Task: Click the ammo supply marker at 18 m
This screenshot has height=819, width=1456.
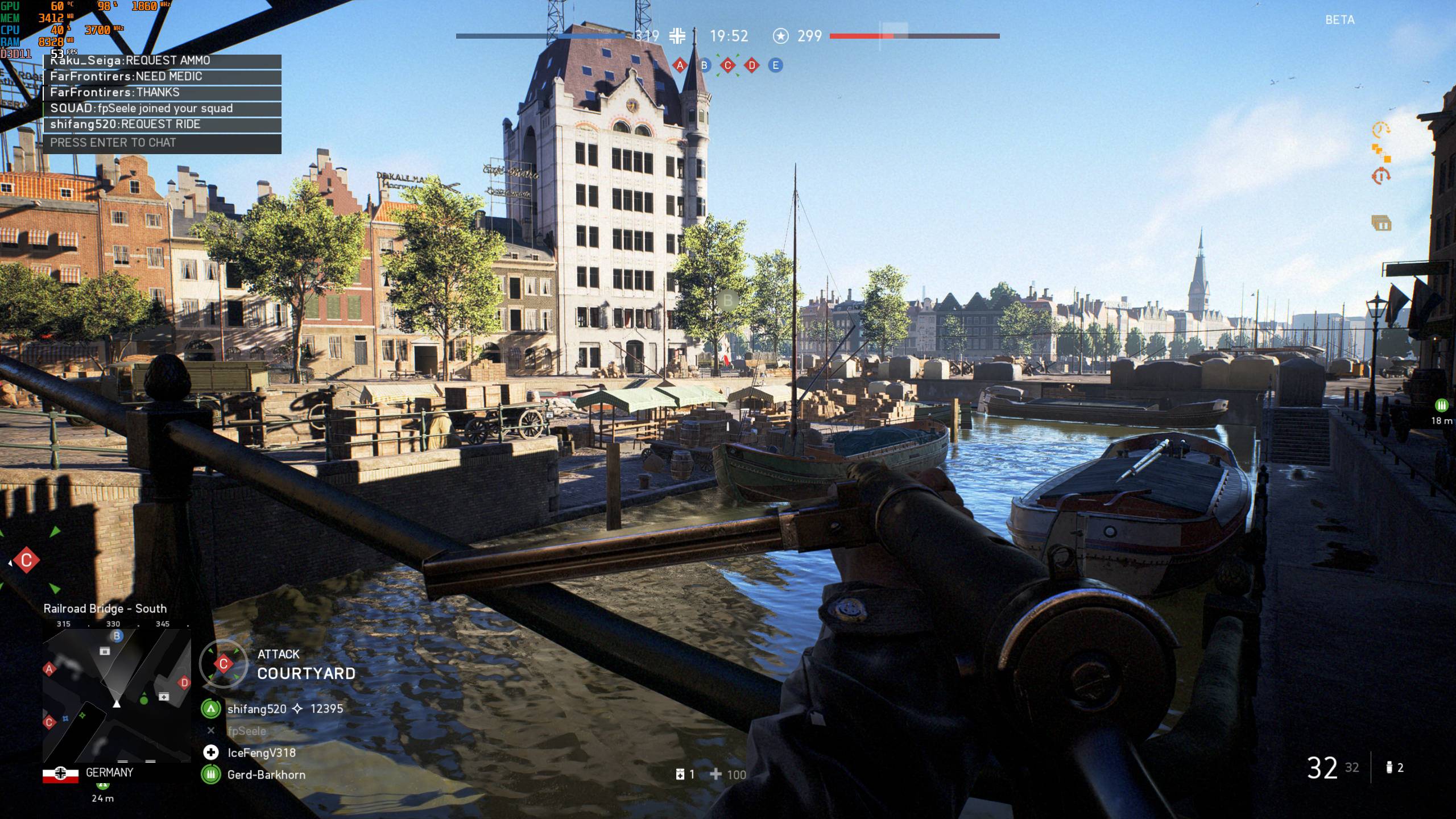Action: 1441,405
